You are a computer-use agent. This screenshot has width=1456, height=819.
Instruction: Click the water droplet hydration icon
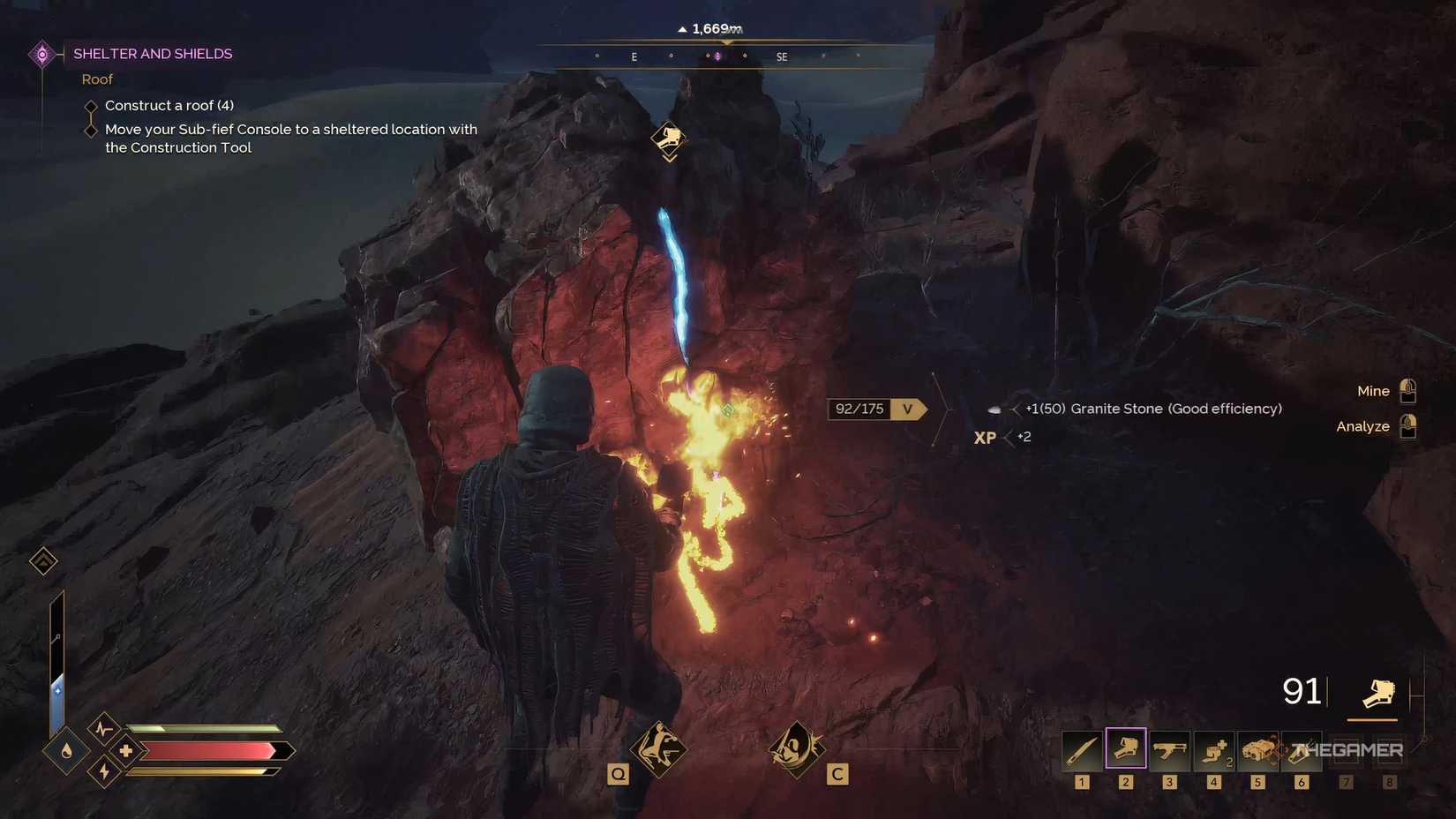[x=66, y=752]
